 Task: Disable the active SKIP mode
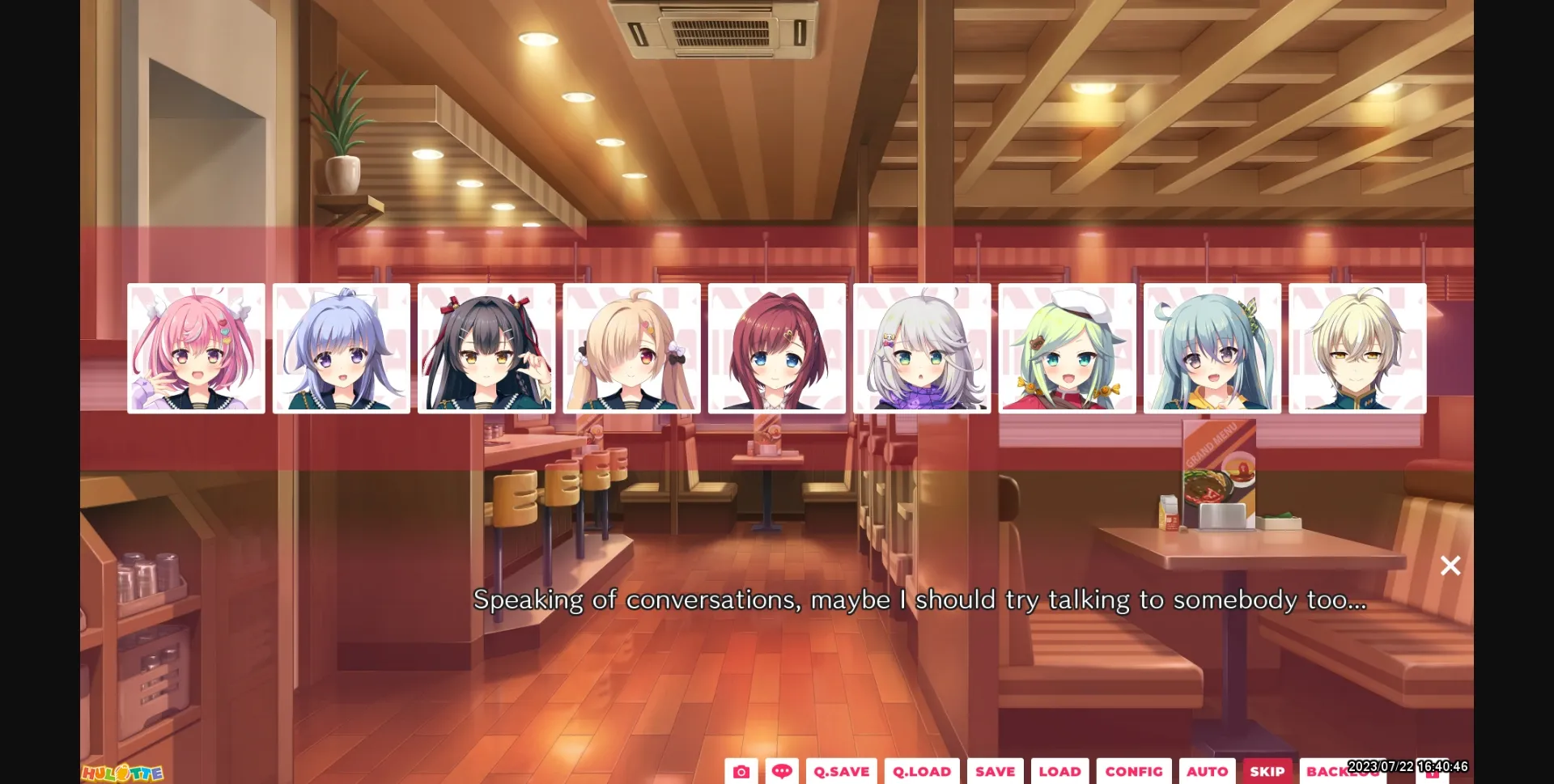pyautogui.click(x=1267, y=771)
